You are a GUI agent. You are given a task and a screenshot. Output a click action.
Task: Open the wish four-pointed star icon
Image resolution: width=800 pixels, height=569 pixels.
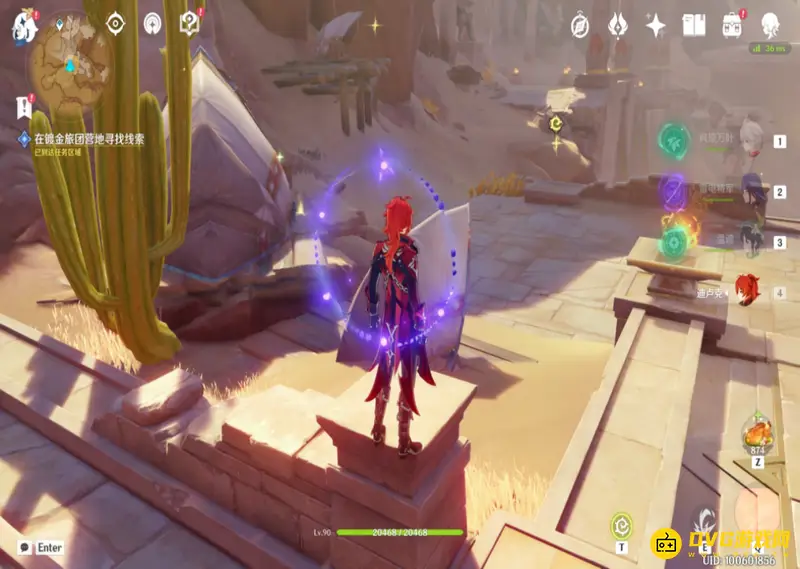pos(656,25)
